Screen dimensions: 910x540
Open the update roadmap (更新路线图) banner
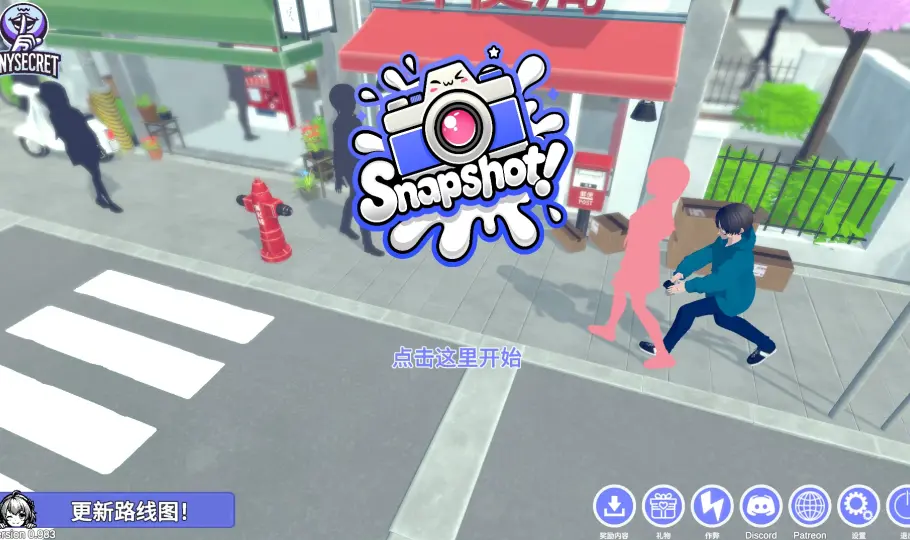click(129, 511)
